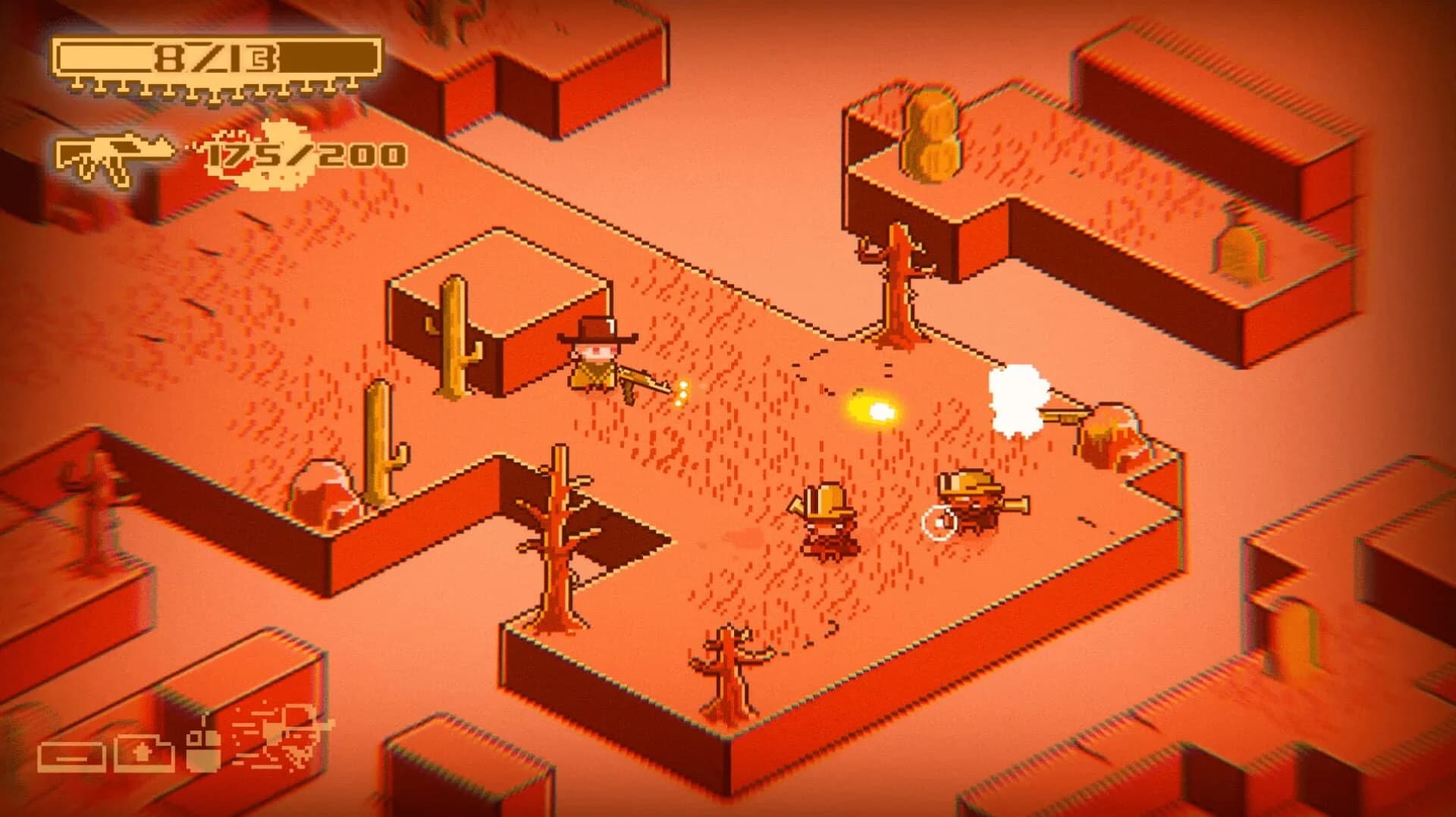Click the 175/200 ammo counter
Image resolution: width=1456 pixels, height=817 pixels.
[x=303, y=157]
